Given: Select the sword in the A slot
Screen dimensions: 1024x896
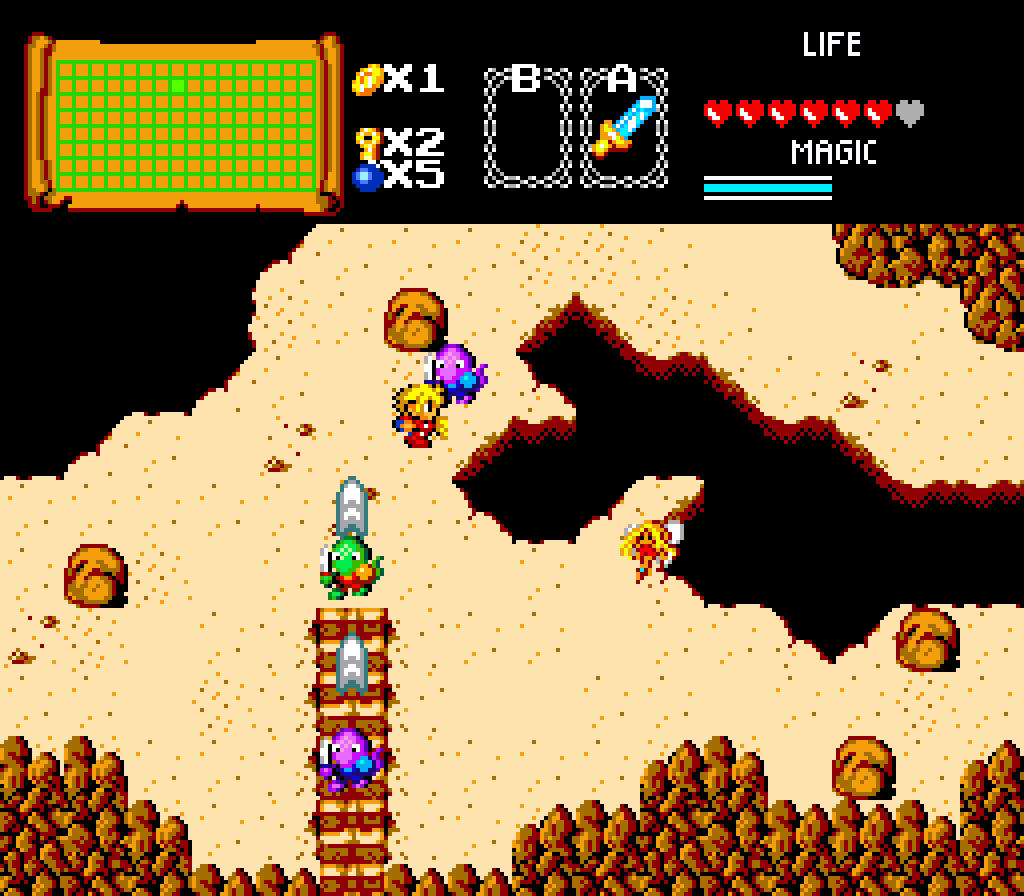Looking at the screenshot, I should (625, 128).
